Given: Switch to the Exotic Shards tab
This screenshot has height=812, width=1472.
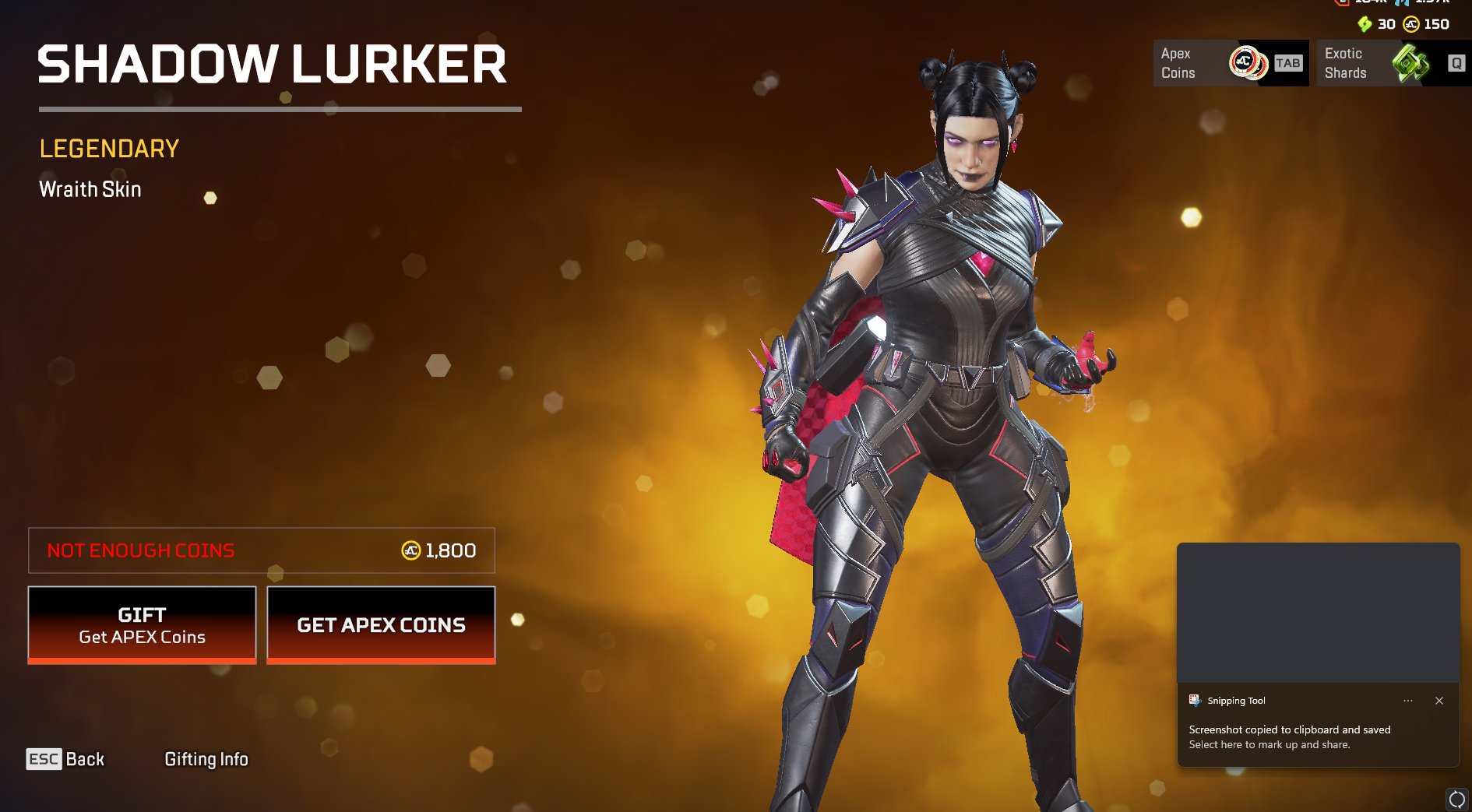Looking at the screenshot, I should (1392, 63).
